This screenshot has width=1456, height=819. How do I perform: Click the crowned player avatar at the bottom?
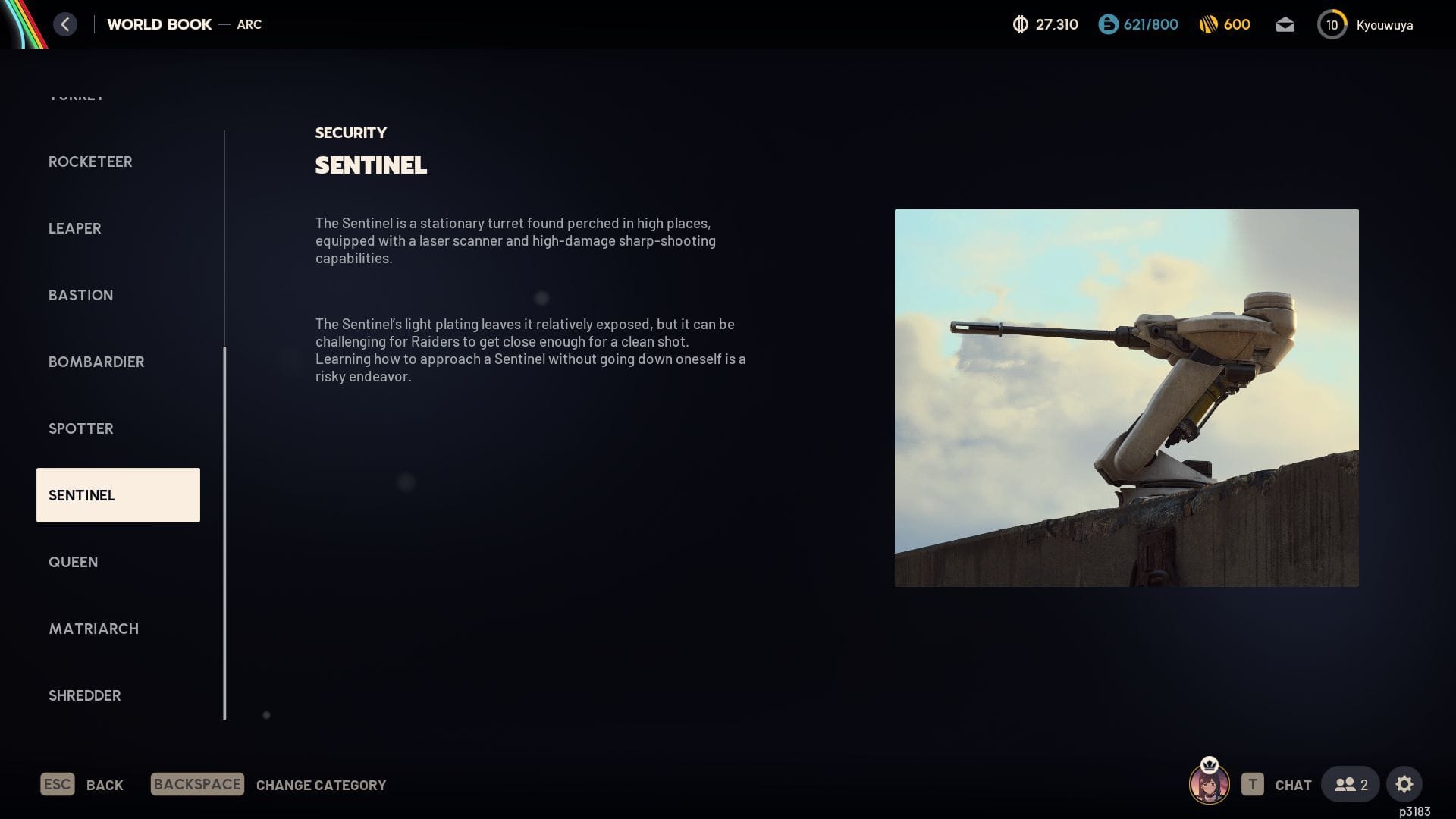(x=1211, y=784)
